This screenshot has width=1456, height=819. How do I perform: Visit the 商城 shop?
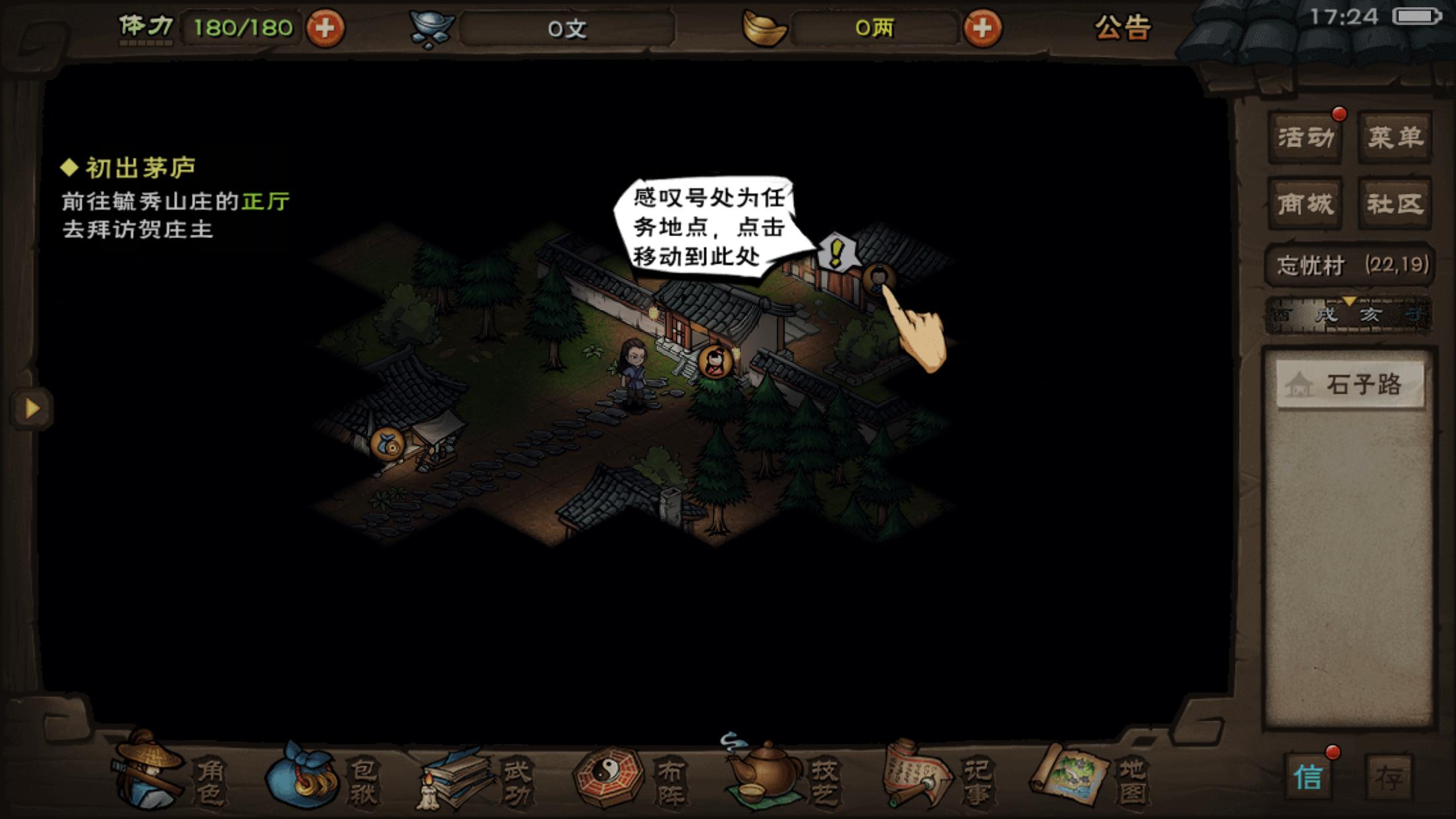1306,204
